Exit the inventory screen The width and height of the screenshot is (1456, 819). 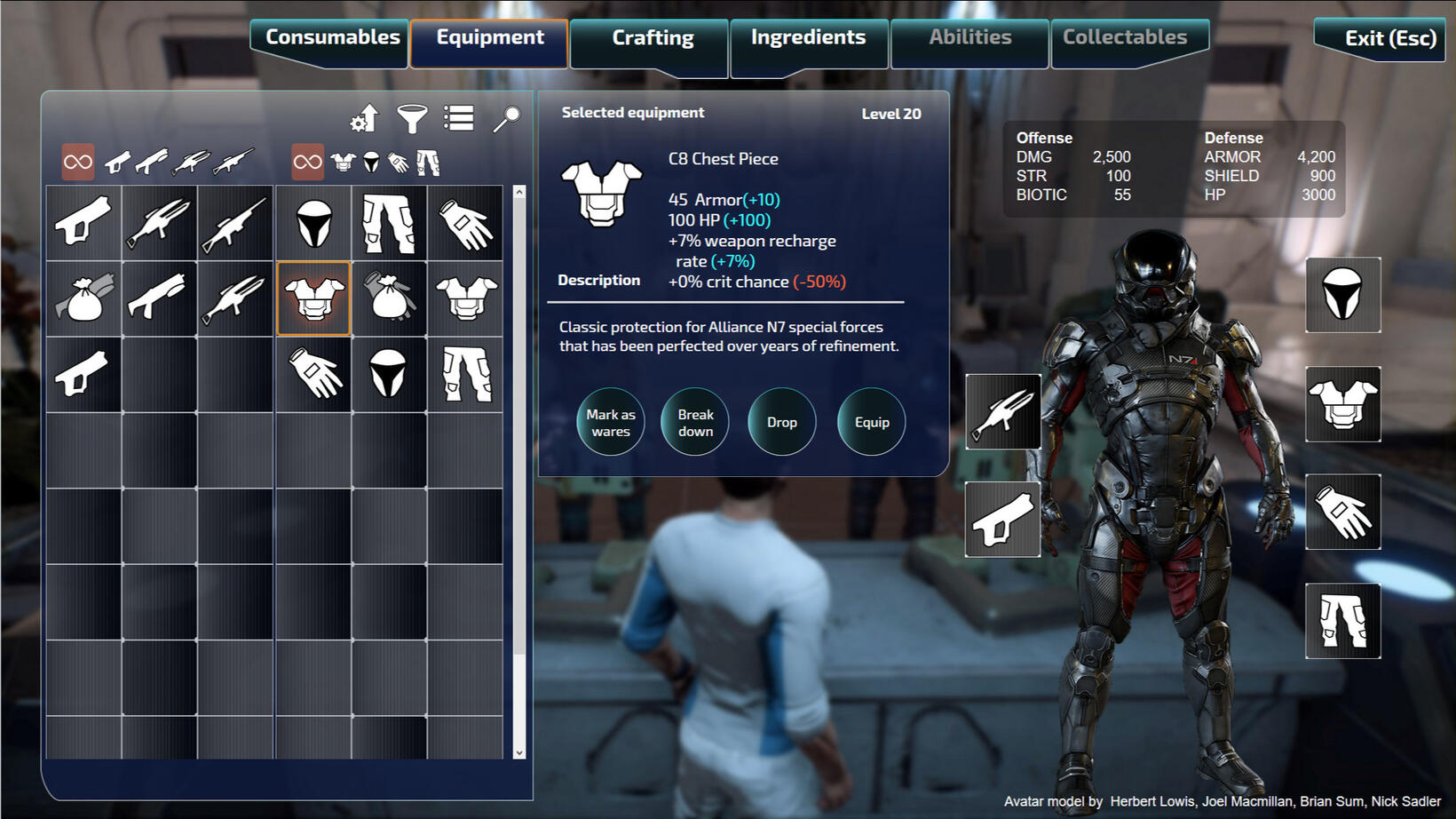point(1389,39)
